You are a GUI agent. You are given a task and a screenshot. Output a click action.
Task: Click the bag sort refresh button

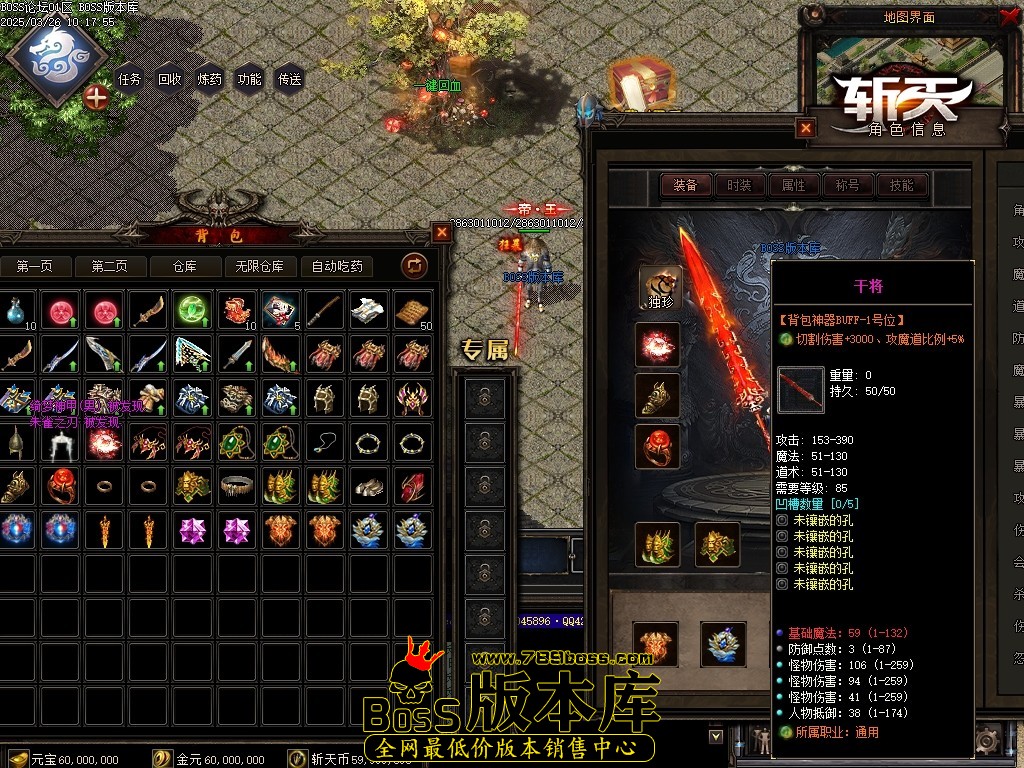tap(414, 265)
